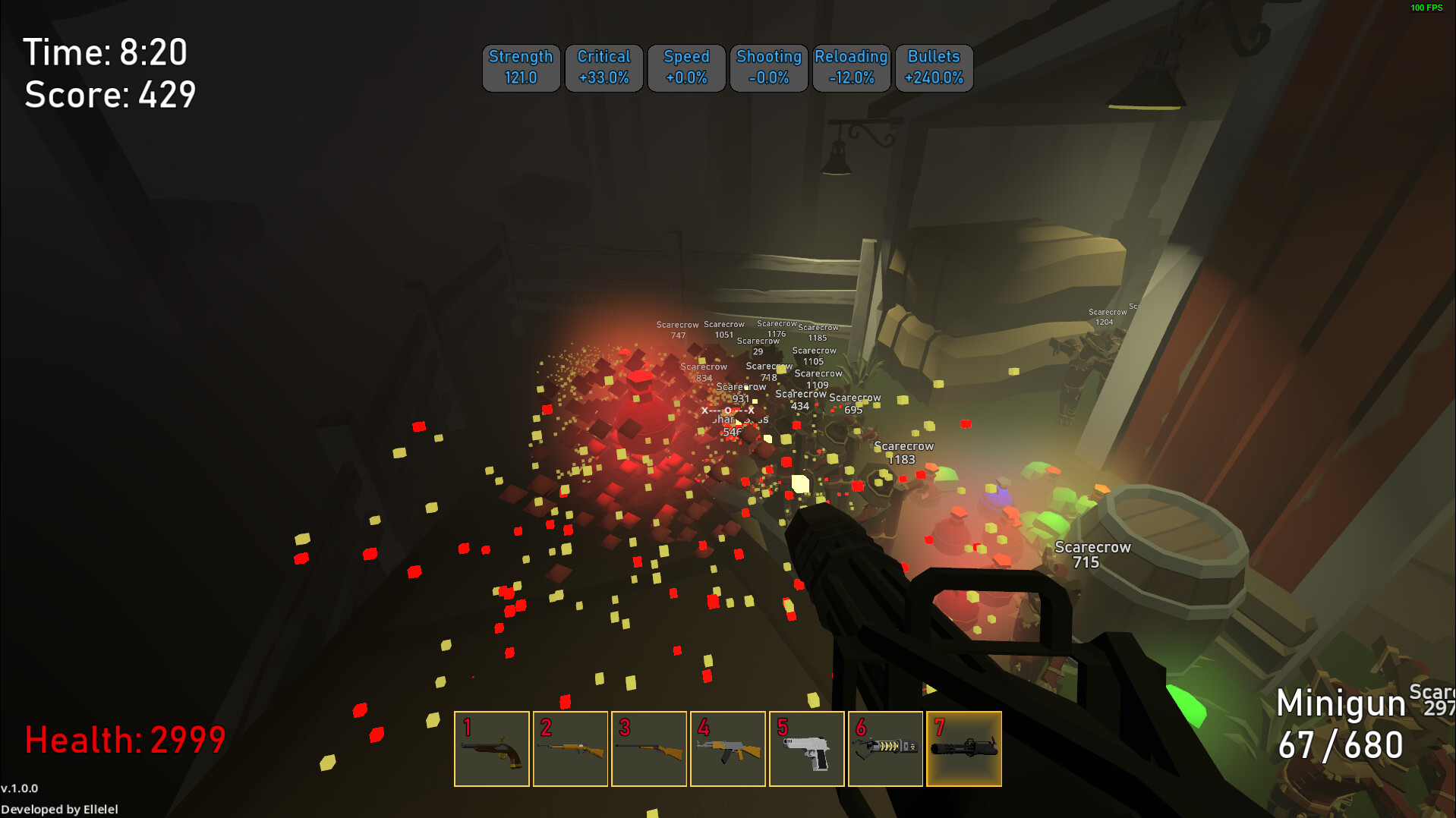Viewport: 1456px width, 818px height.
Task: Select the silver pistol in slot 5
Action: [x=807, y=749]
